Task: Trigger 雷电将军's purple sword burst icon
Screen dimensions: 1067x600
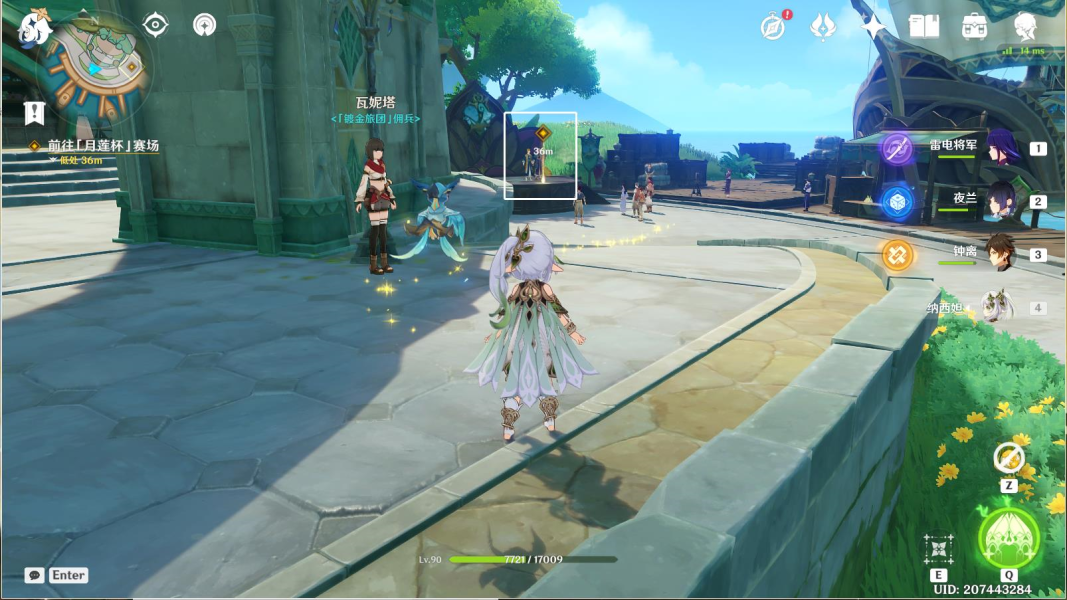Action: (897, 149)
